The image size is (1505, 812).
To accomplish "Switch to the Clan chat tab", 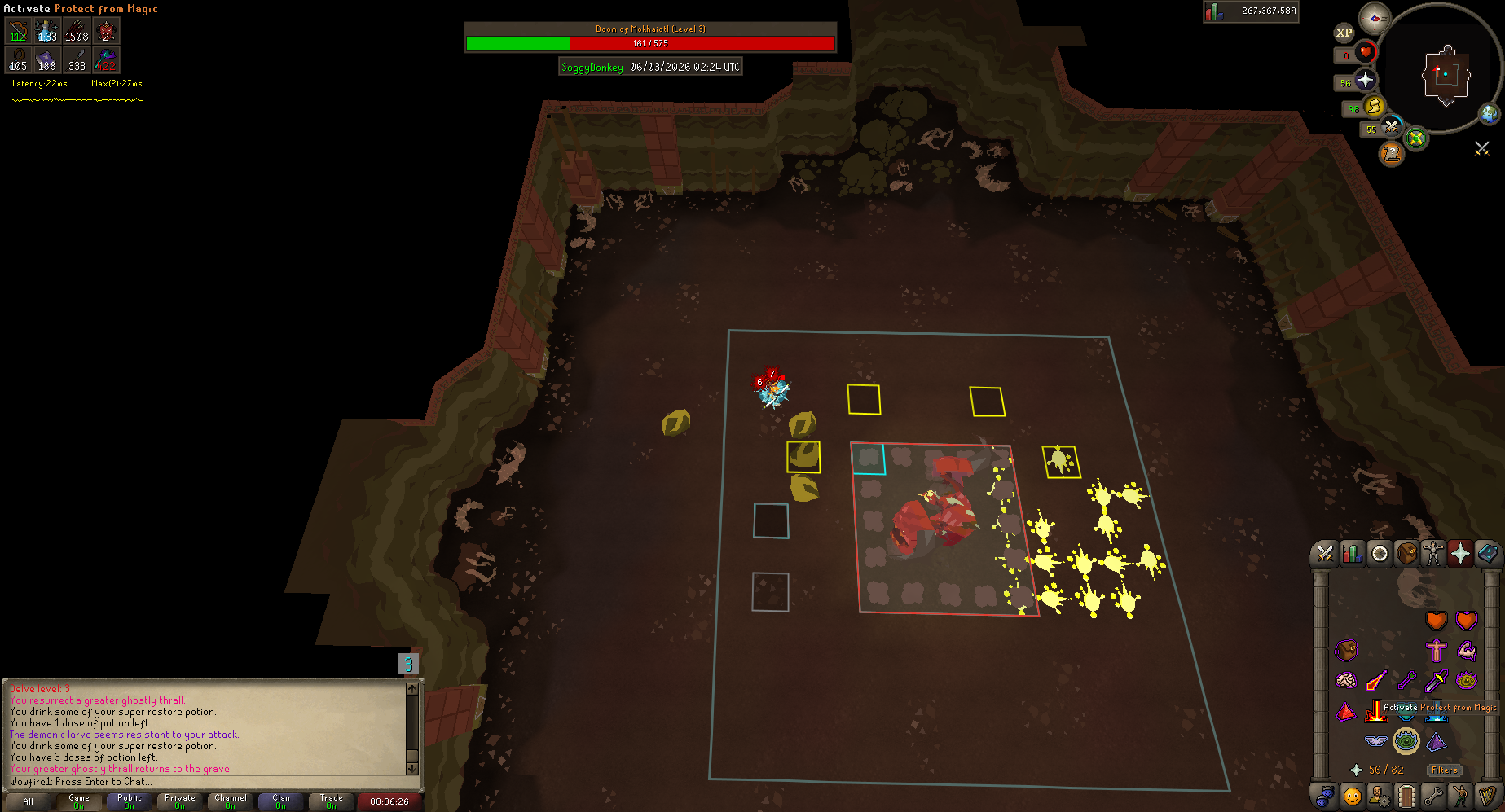I will [281, 801].
